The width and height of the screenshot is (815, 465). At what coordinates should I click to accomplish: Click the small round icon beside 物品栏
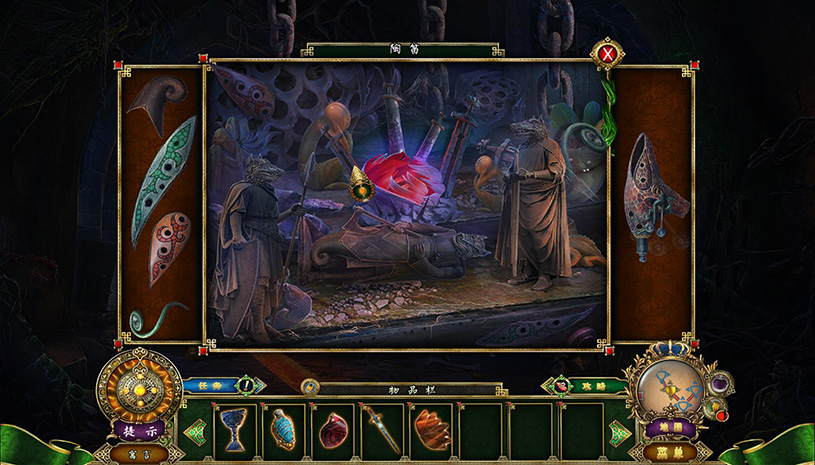pyautogui.click(x=309, y=385)
